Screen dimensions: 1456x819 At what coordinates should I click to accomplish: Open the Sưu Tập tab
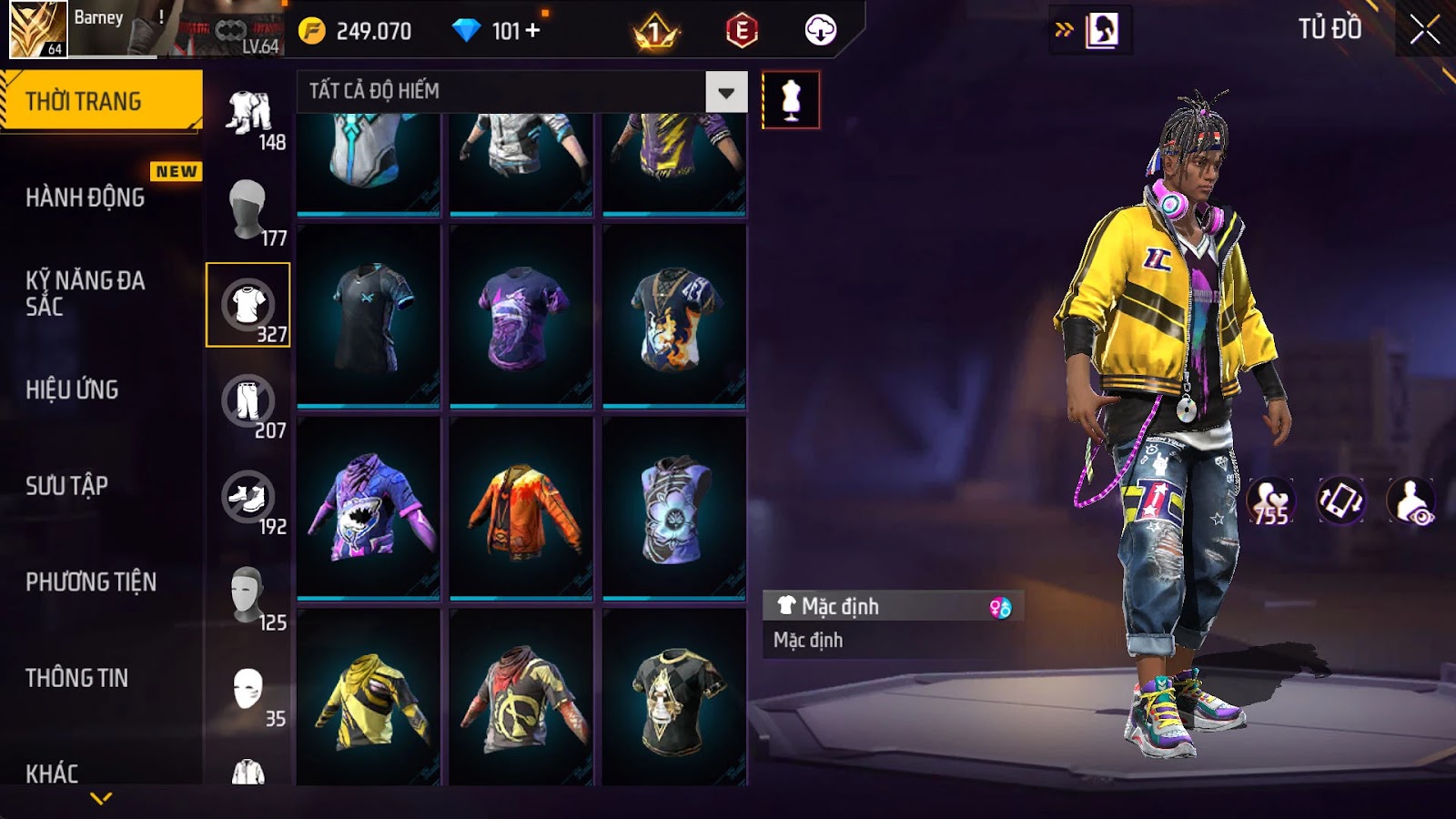[x=66, y=486]
